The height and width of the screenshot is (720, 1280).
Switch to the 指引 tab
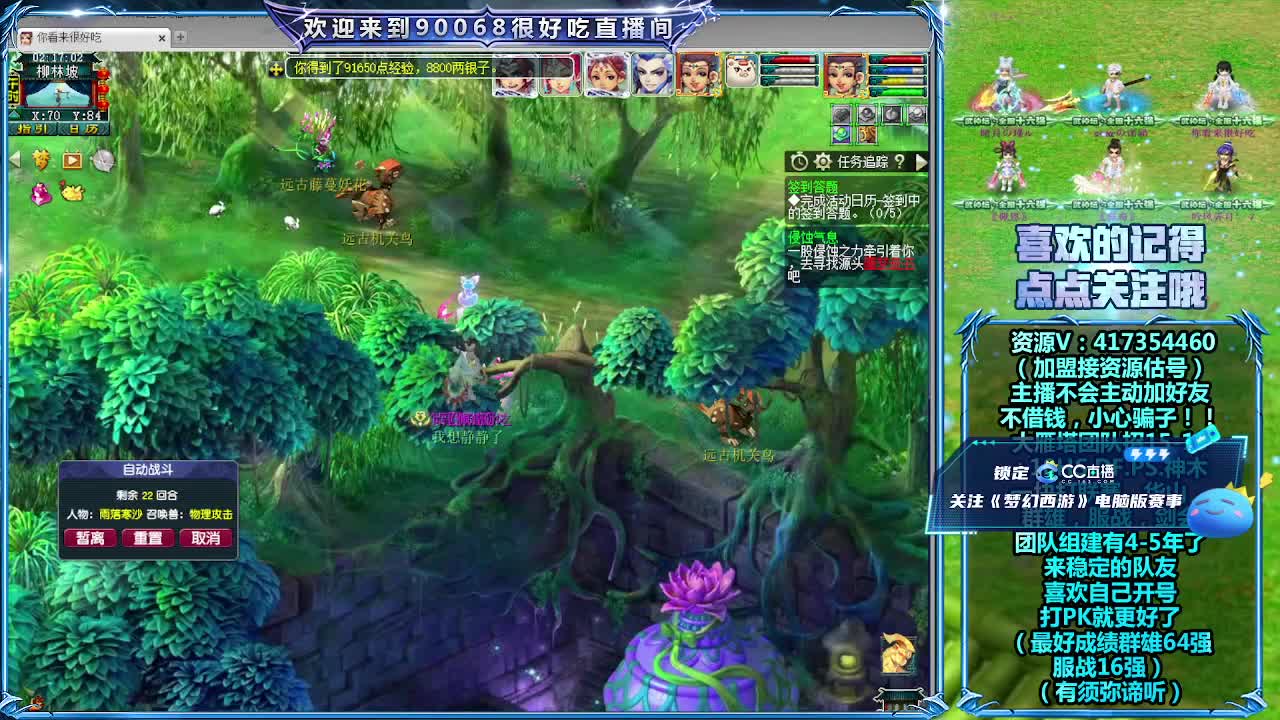(32, 129)
